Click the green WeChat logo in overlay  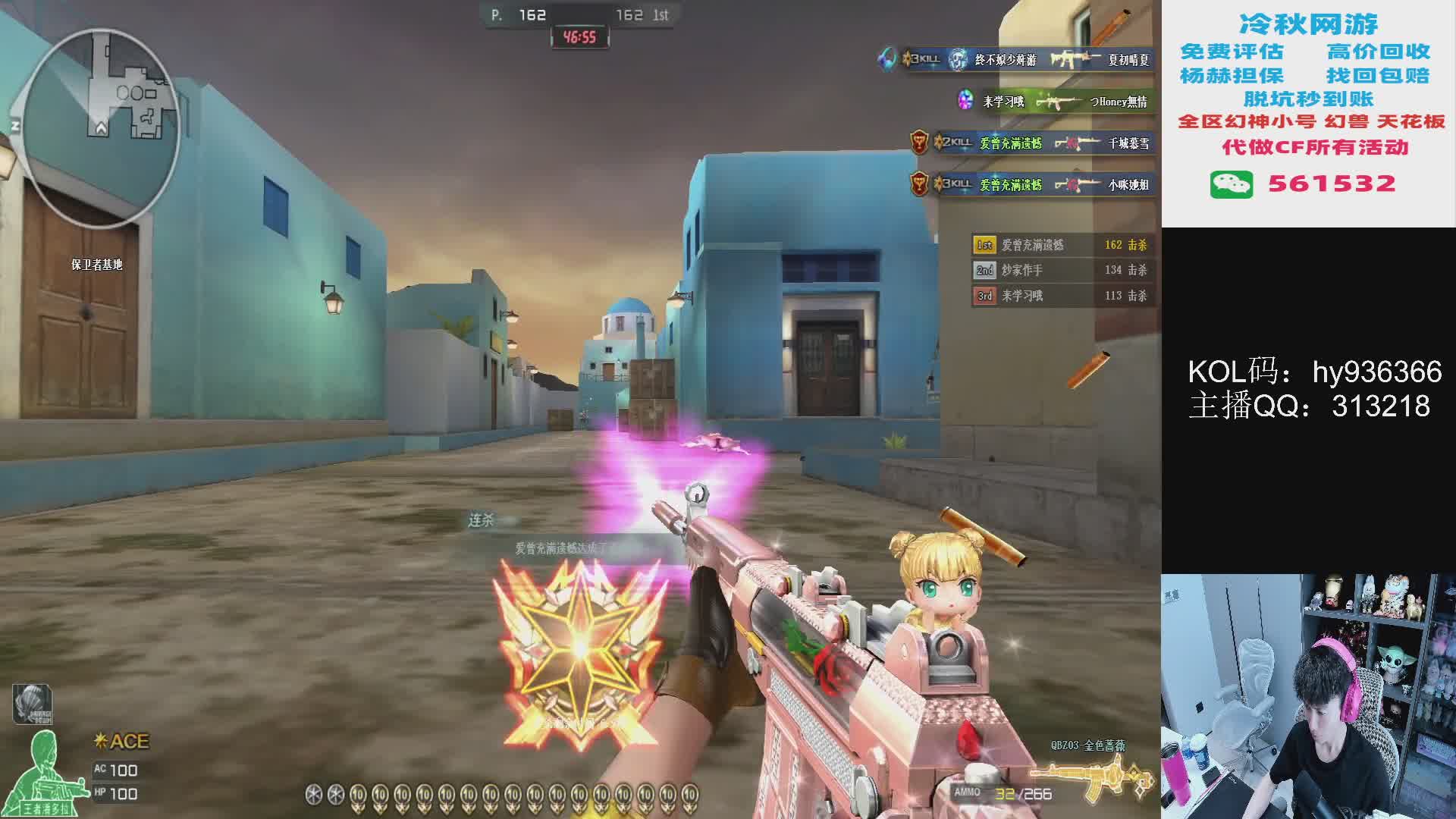click(1231, 184)
